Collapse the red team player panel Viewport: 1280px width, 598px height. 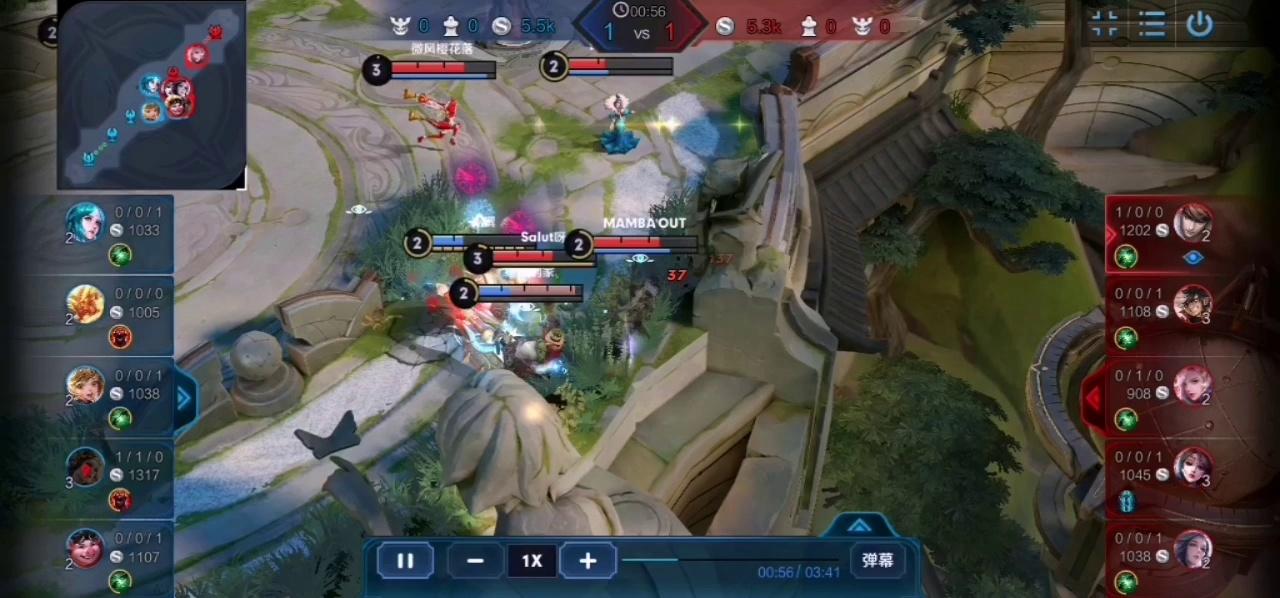tap(1094, 399)
